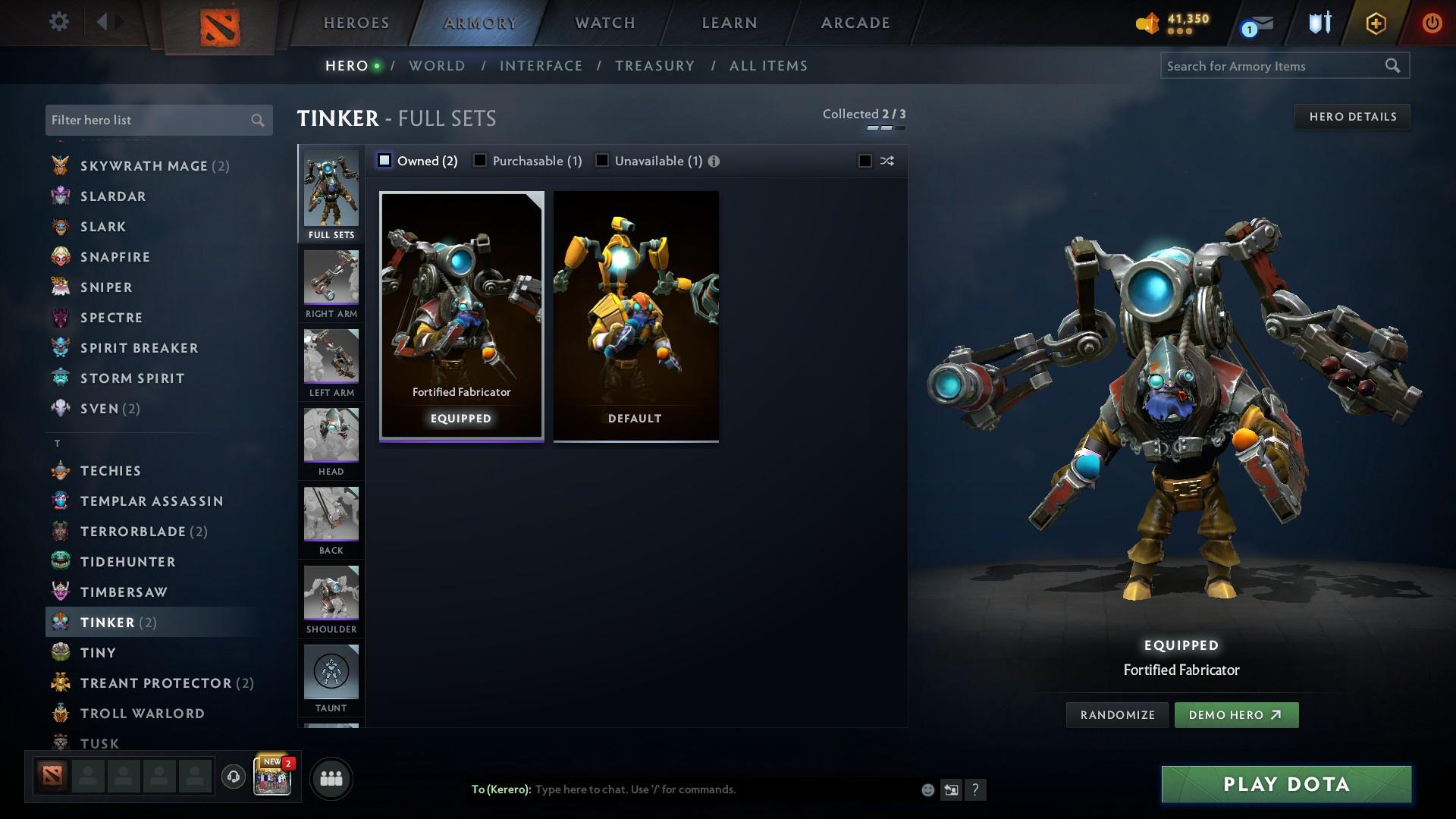This screenshot has width=1456, height=819.
Task: Open the emoticon picker beside the chat bar
Action: [x=927, y=789]
